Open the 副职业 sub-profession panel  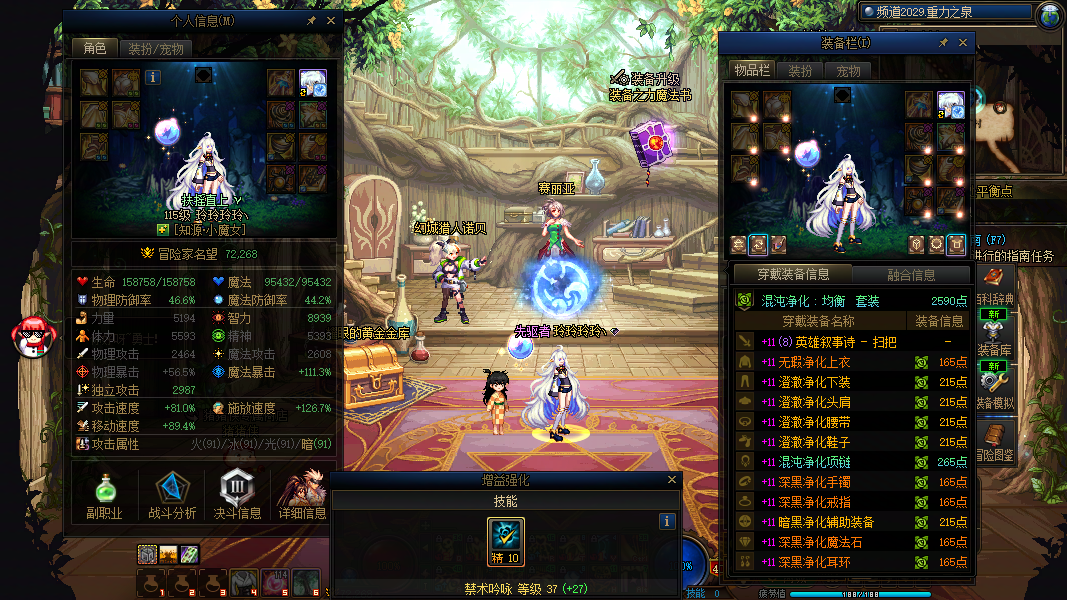coord(105,497)
